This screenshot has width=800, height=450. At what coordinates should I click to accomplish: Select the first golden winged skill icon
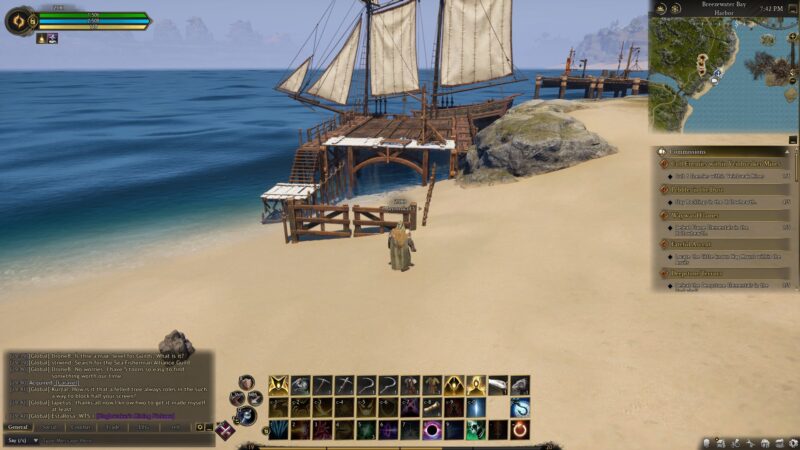click(278, 385)
